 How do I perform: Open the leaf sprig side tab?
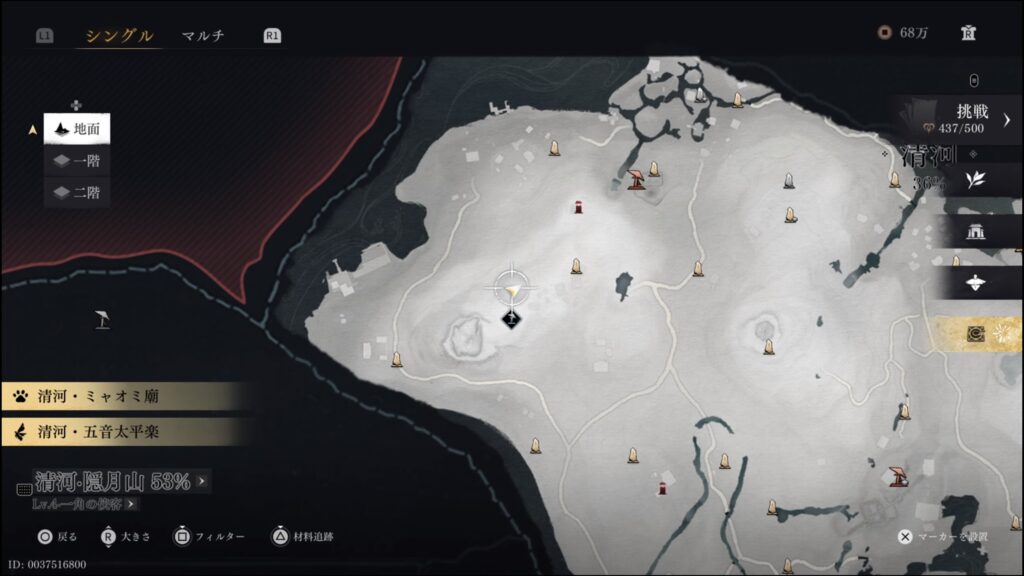[976, 180]
